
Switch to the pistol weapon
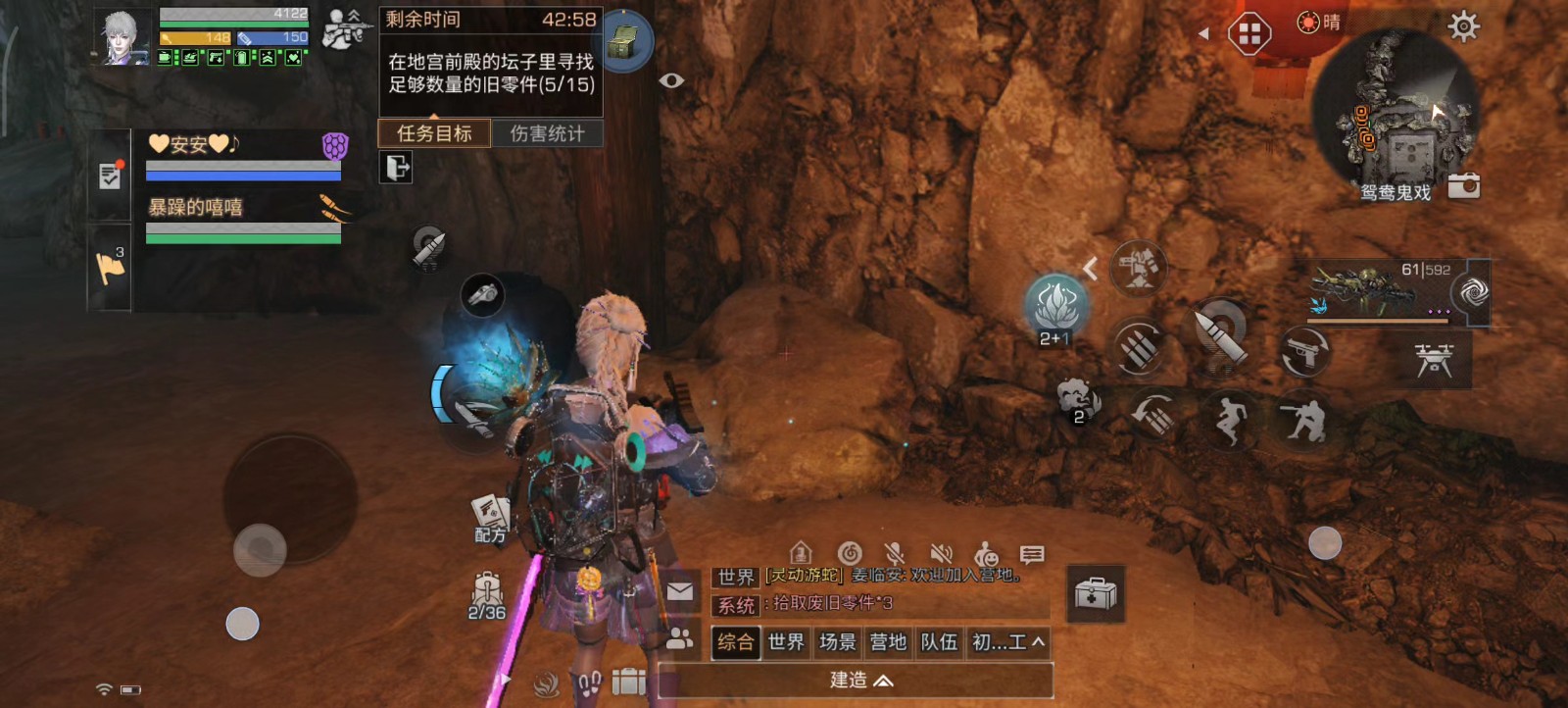click(1305, 351)
